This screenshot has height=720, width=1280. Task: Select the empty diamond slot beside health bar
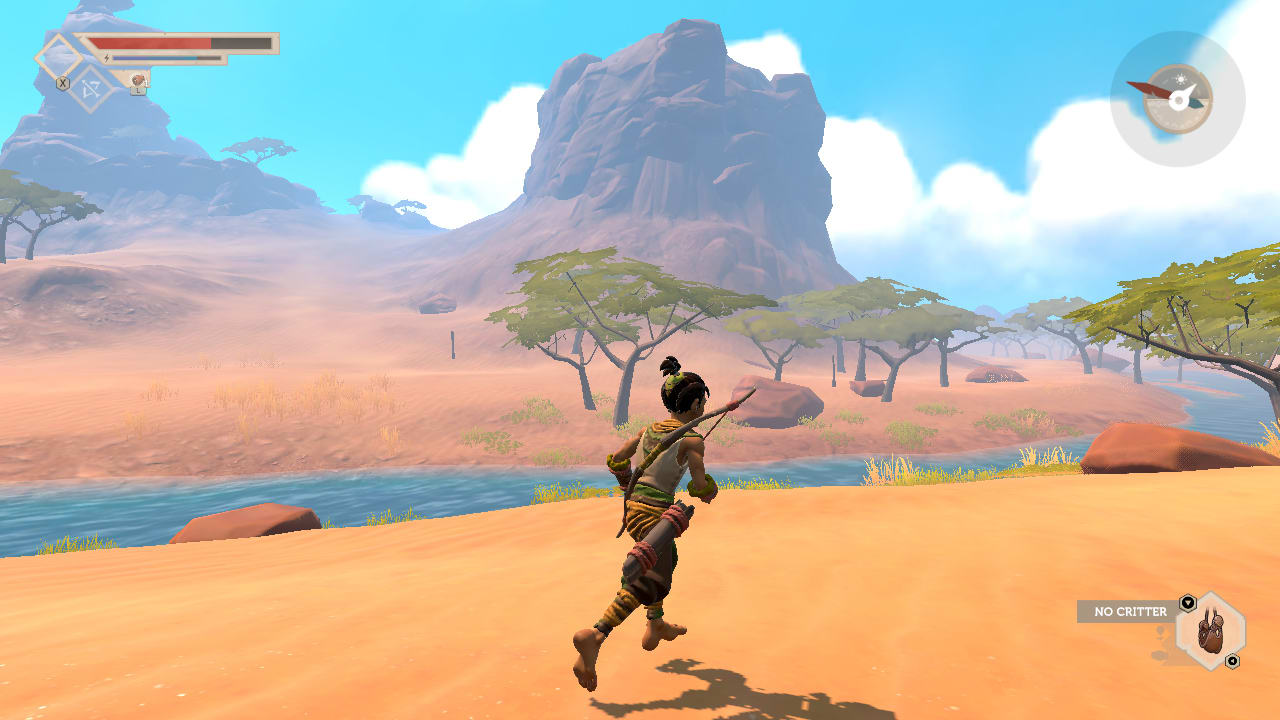click(58, 56)
